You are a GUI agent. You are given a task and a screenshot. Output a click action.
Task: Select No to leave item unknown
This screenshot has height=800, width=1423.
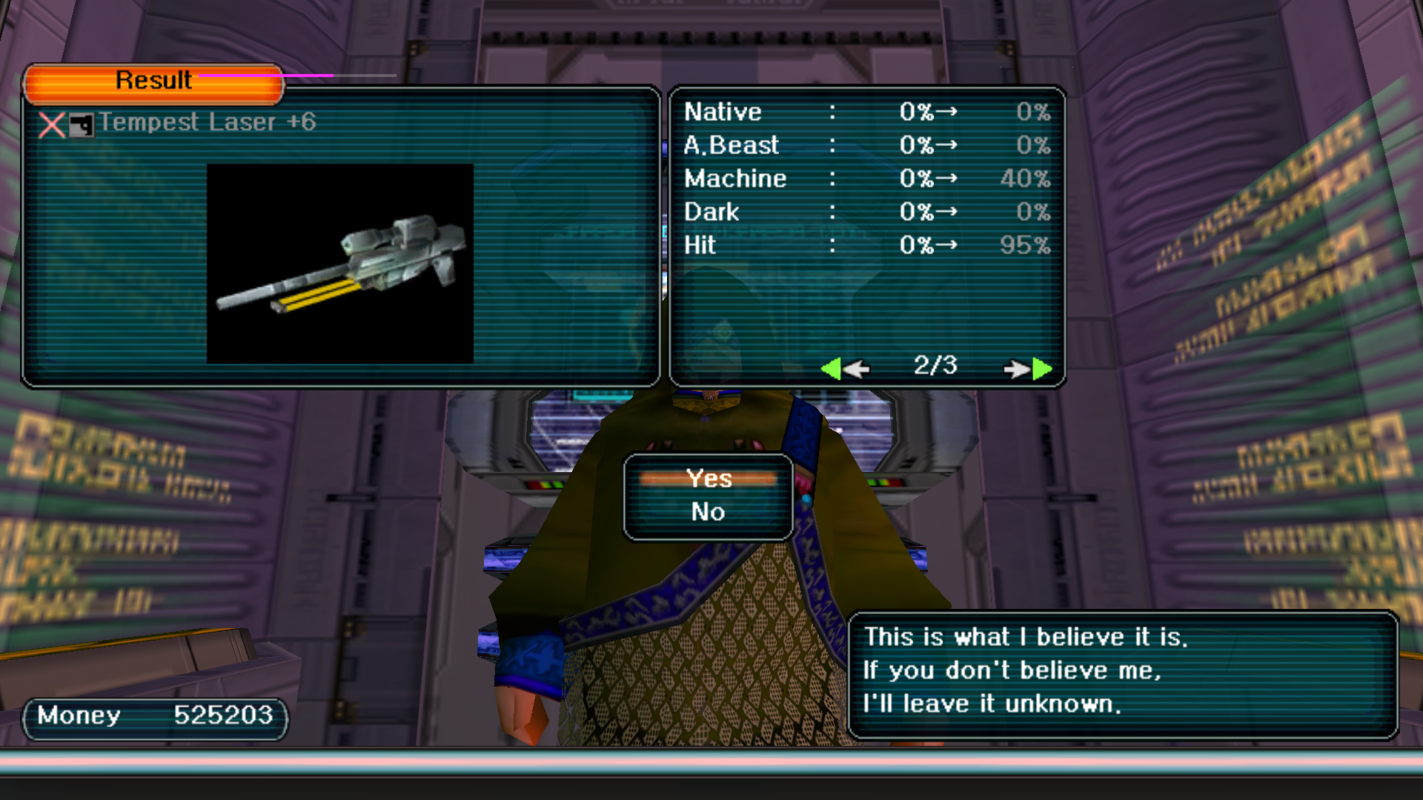pos(708,512)
